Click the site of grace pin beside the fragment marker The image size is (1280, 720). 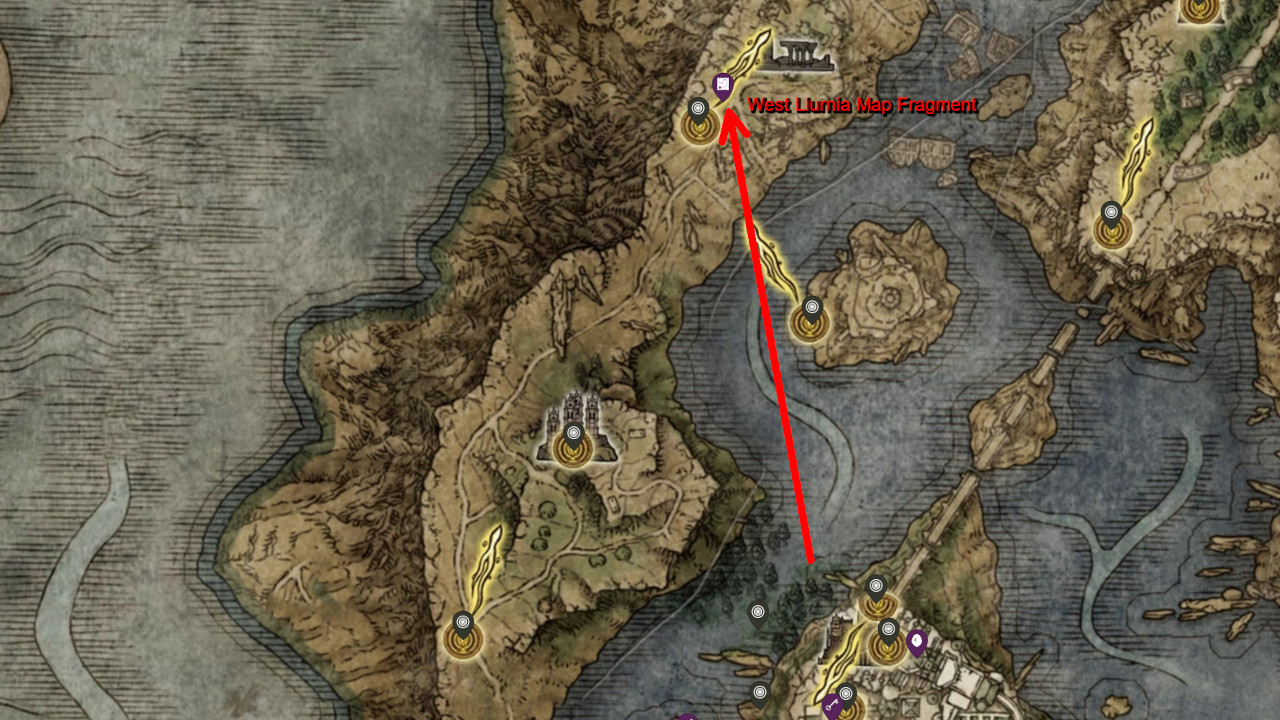pyautogui.click(x=698, y=106)
